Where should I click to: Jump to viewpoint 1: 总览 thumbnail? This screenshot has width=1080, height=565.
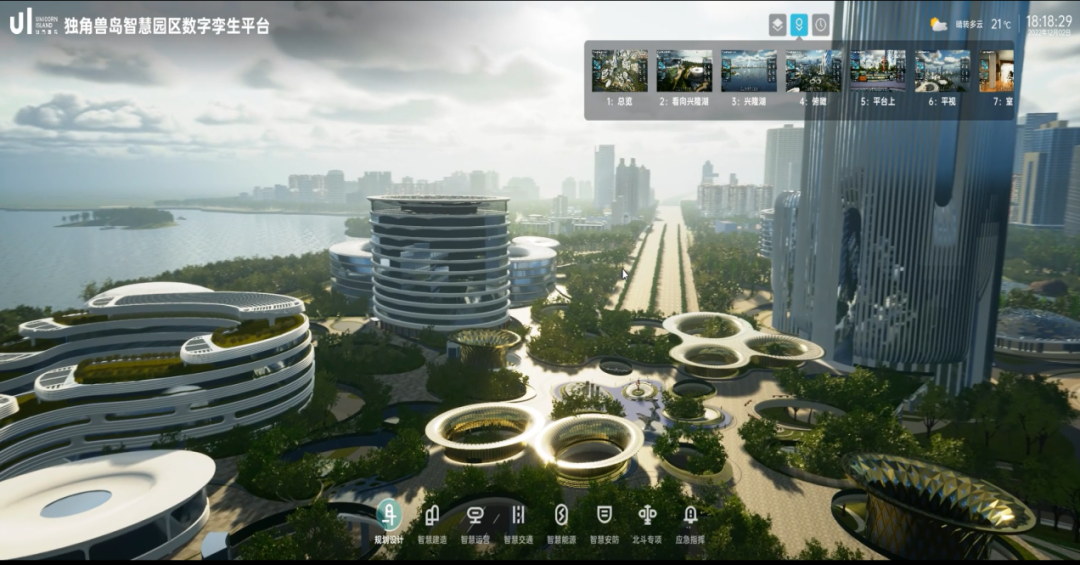(619, 71)
